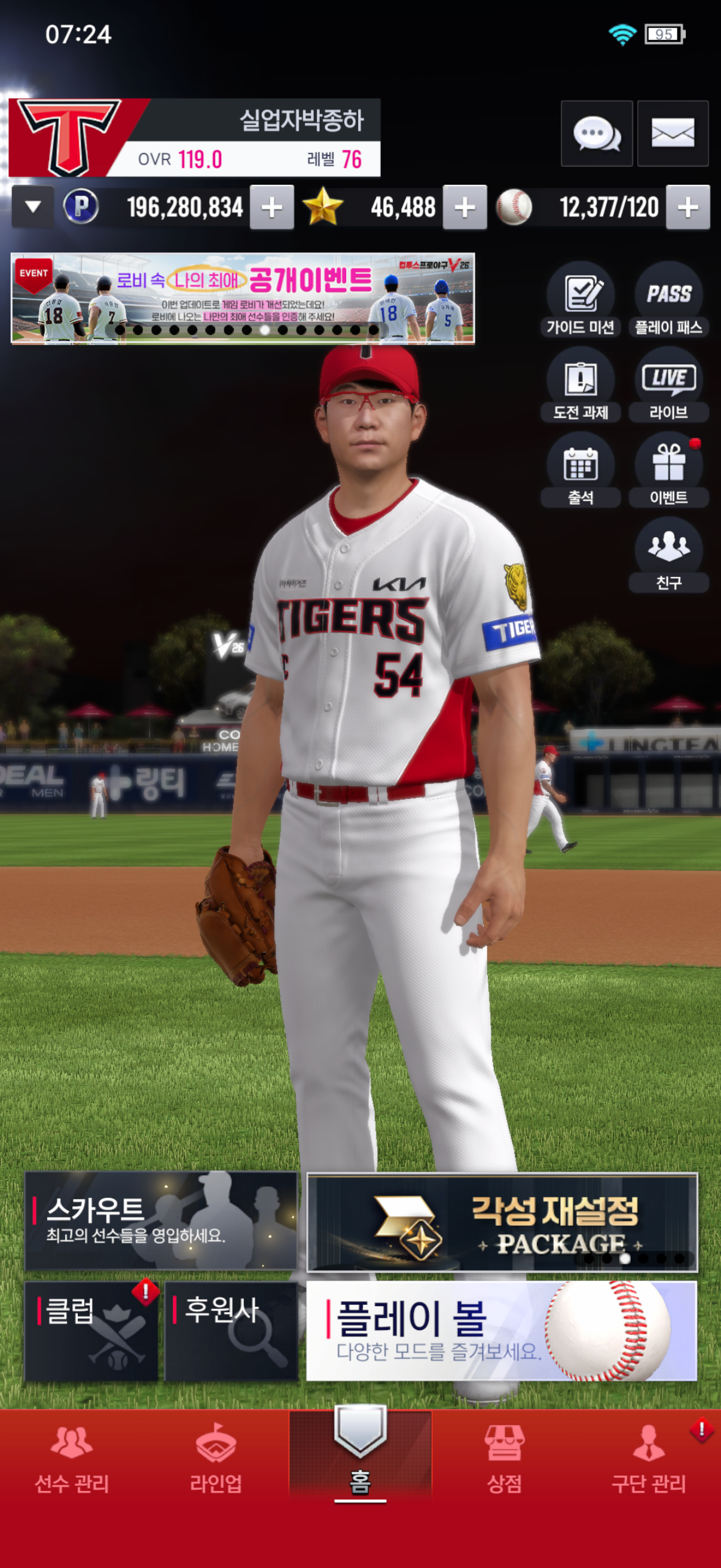Expand the currency dropdown arrow
The width and height of the screenshot is (721, 1568).
33,207
